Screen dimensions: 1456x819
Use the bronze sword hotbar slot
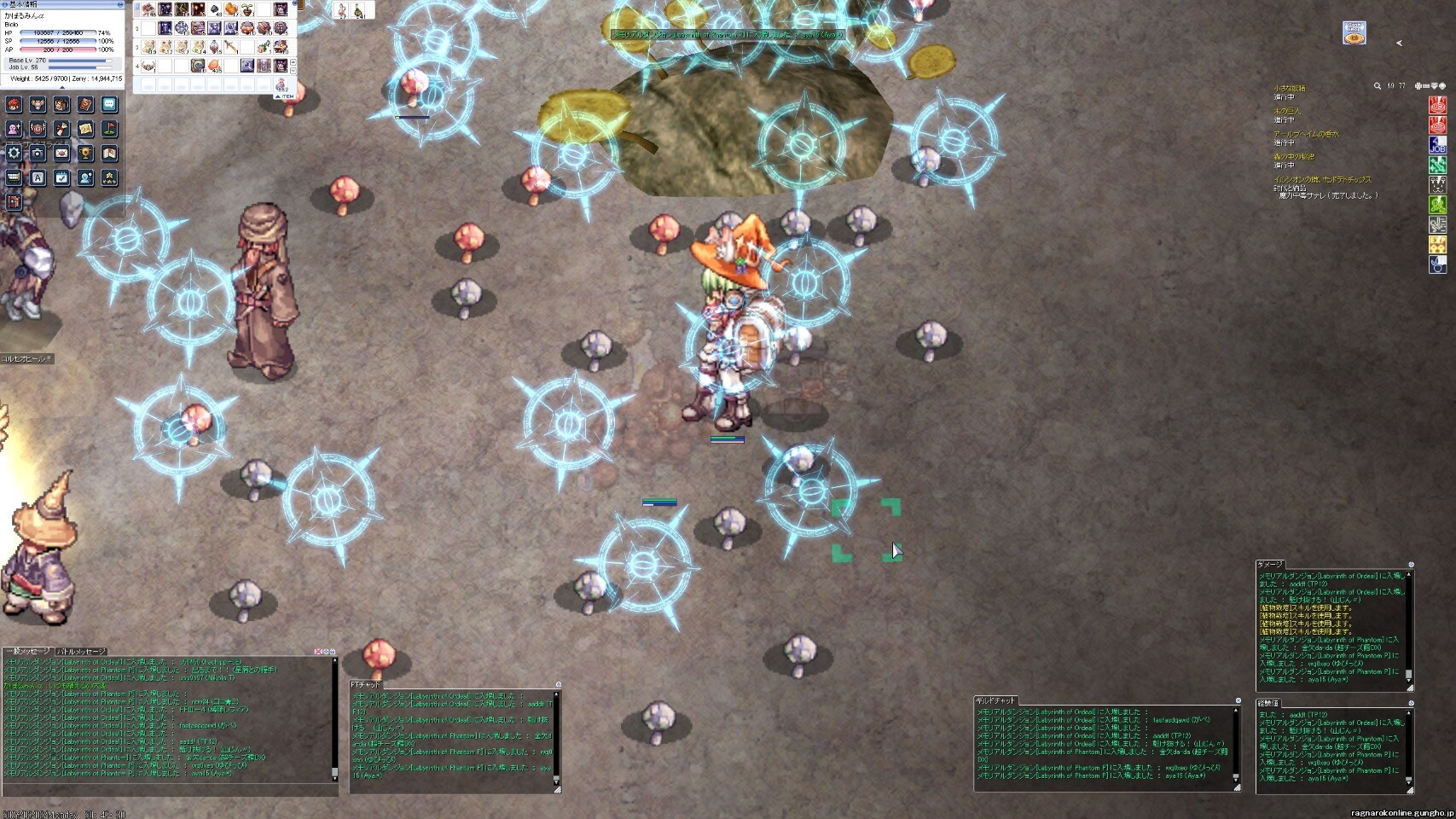point(230,47)
